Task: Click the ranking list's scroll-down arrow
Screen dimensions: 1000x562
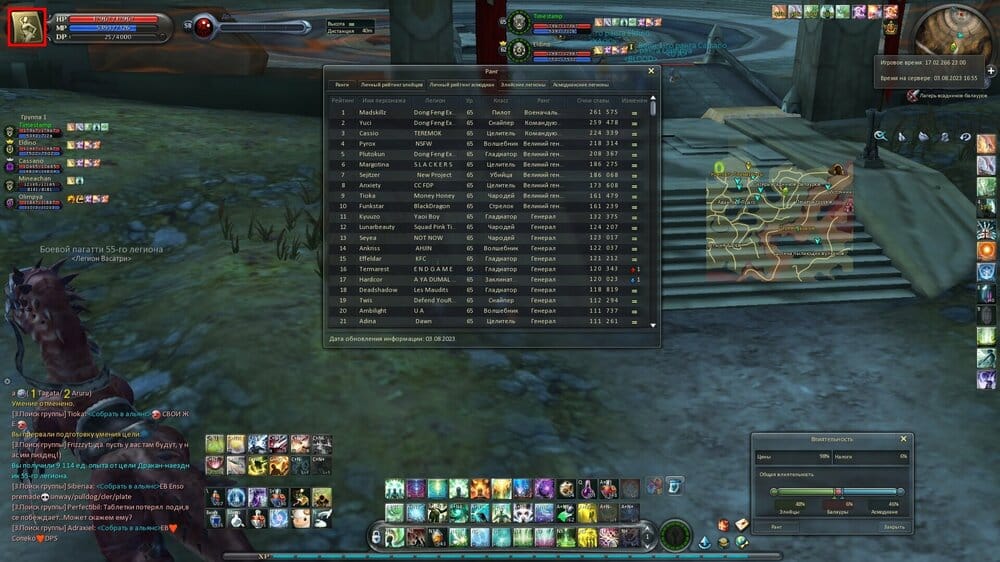Action: pos(654,325)
